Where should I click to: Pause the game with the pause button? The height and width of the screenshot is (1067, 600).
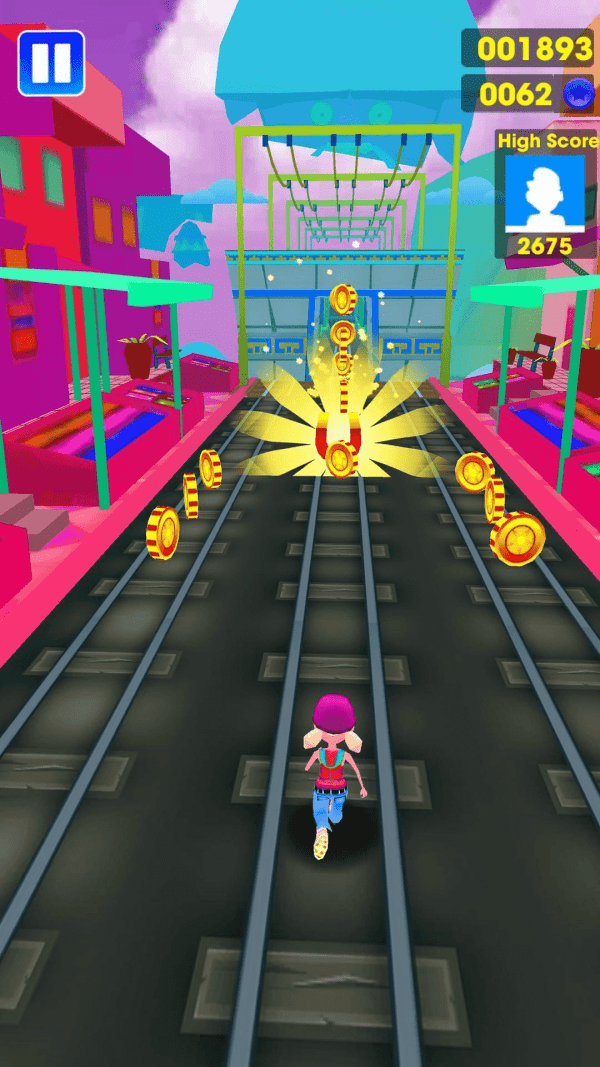(51, 63)
